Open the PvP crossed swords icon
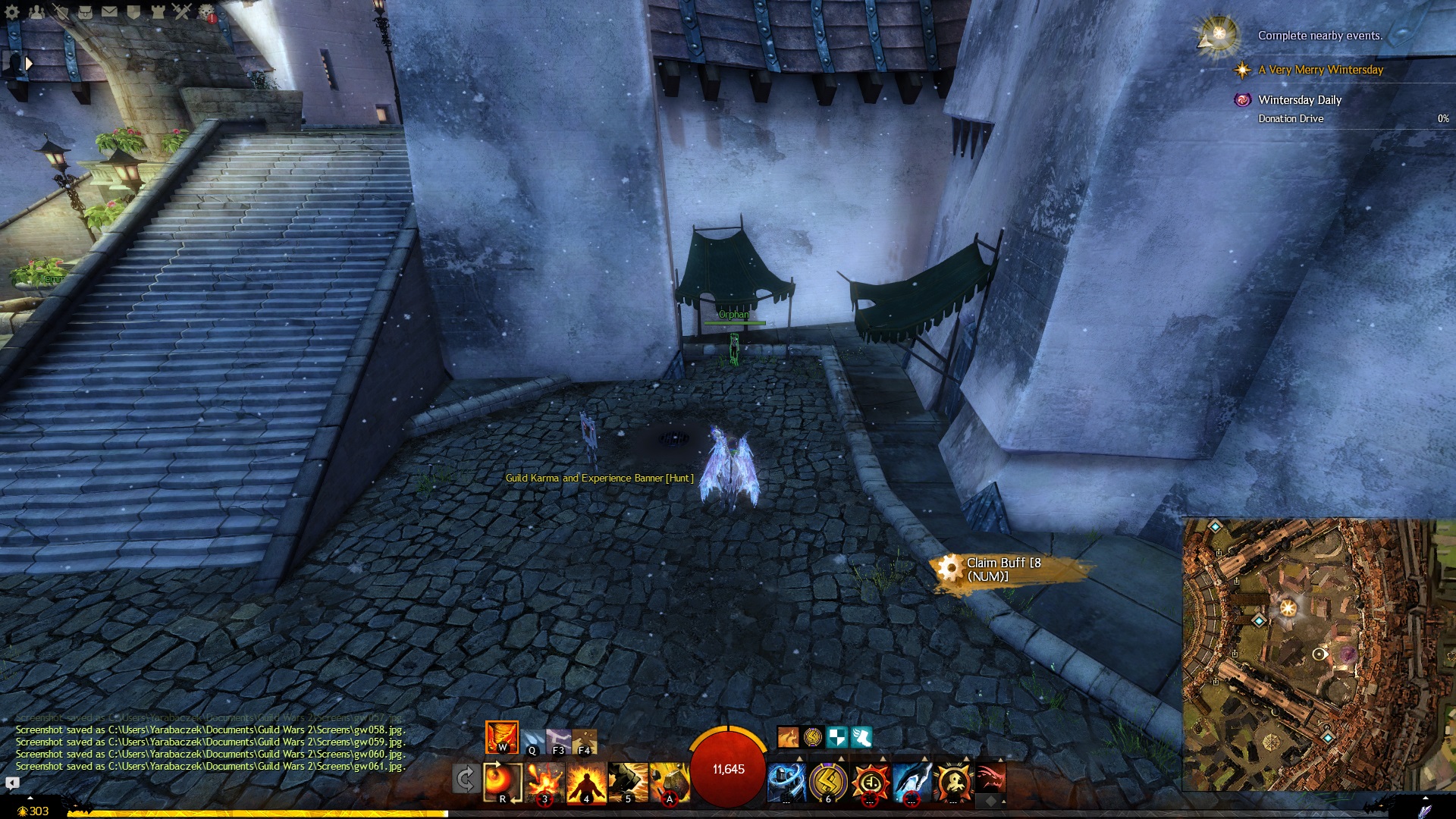The width and height of the screenshot is (1456, 819). (182, 12)
